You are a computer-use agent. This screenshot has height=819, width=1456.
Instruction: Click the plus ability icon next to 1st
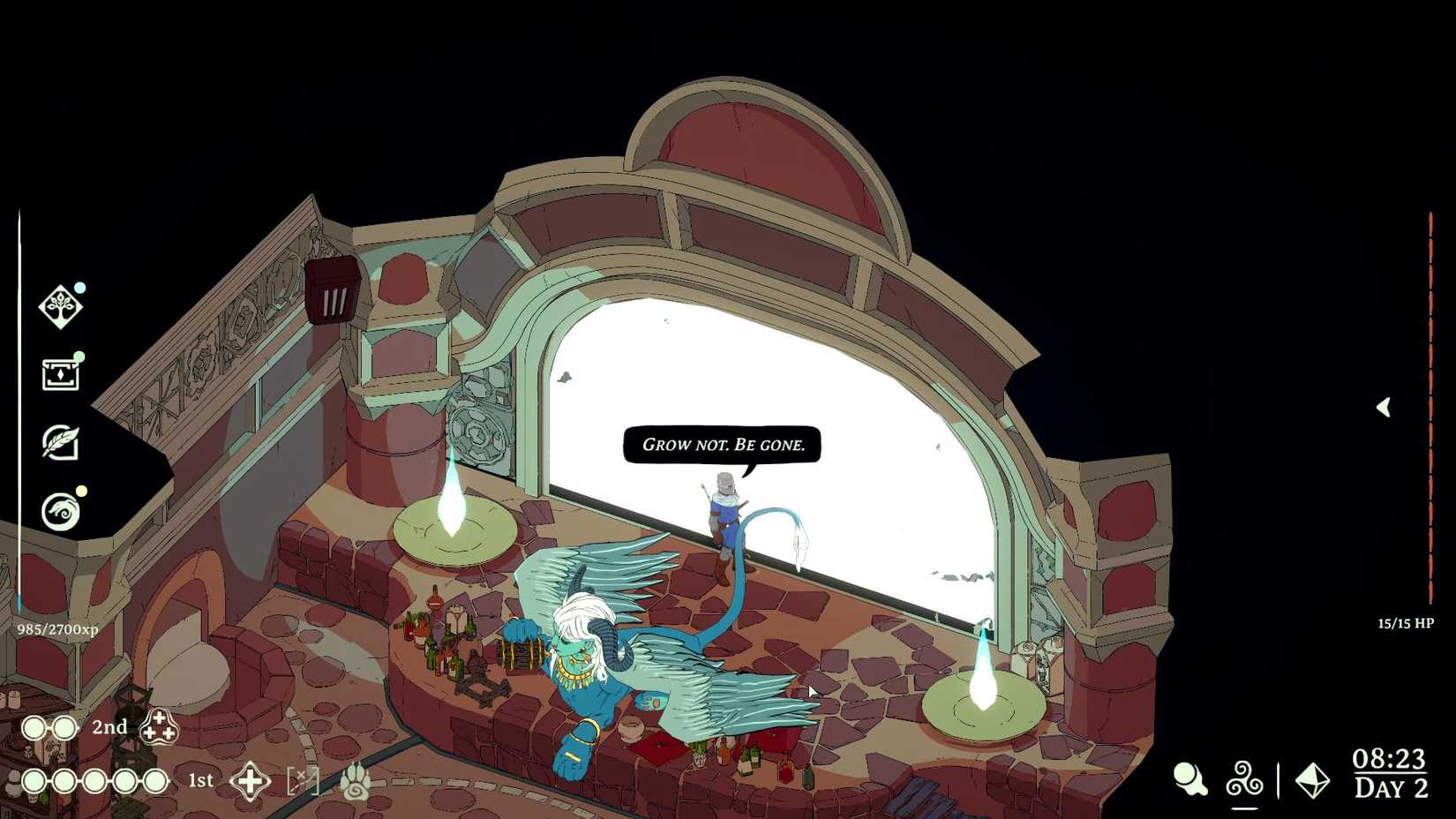coord(250,781)
